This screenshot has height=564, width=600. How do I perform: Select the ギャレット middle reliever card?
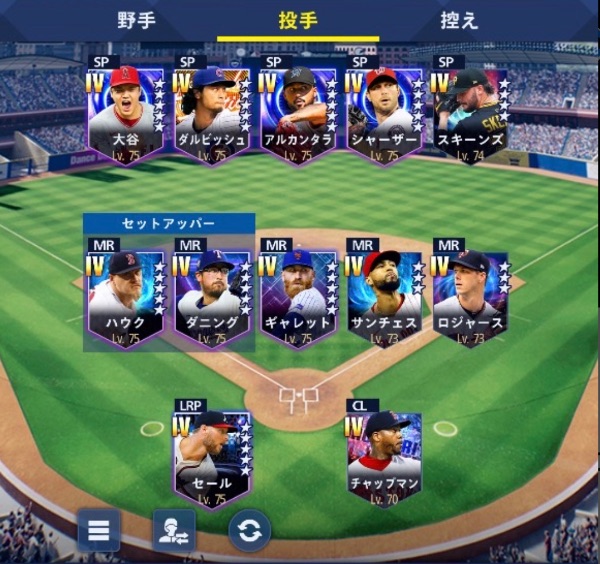(297, 296)
